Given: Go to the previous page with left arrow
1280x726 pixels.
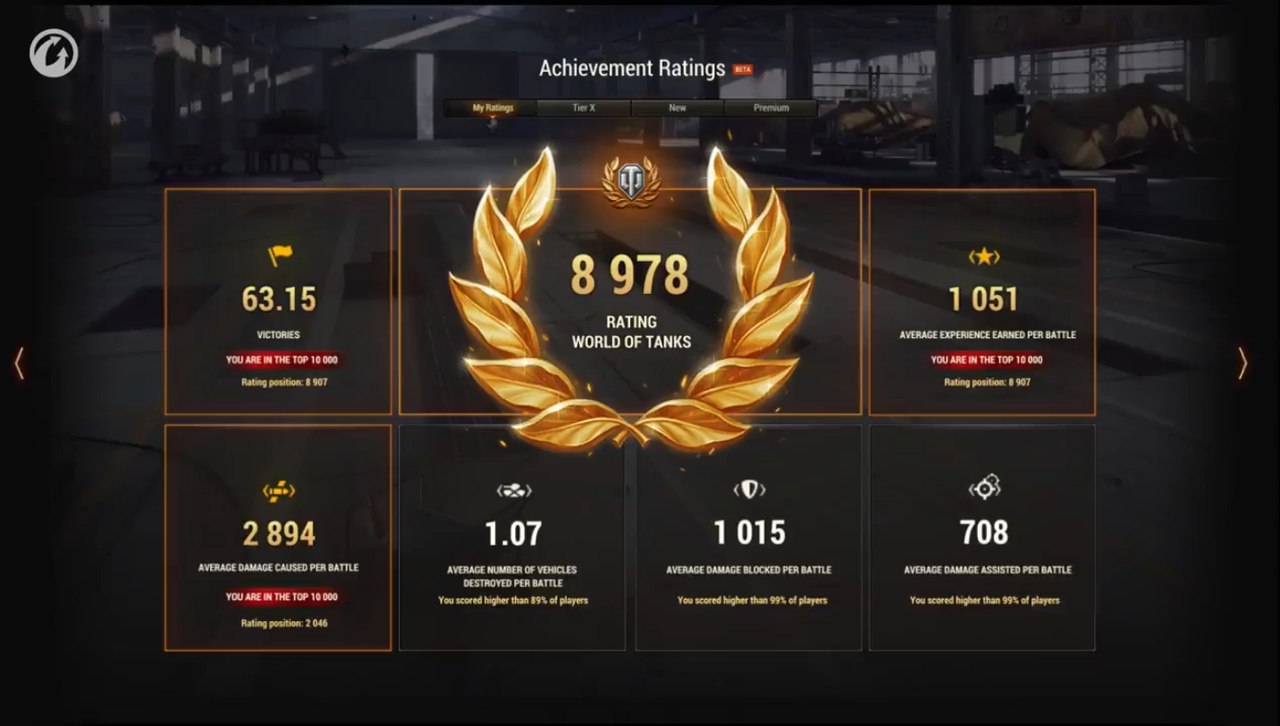Looking at the screenshot, I should tap(19, 363).
